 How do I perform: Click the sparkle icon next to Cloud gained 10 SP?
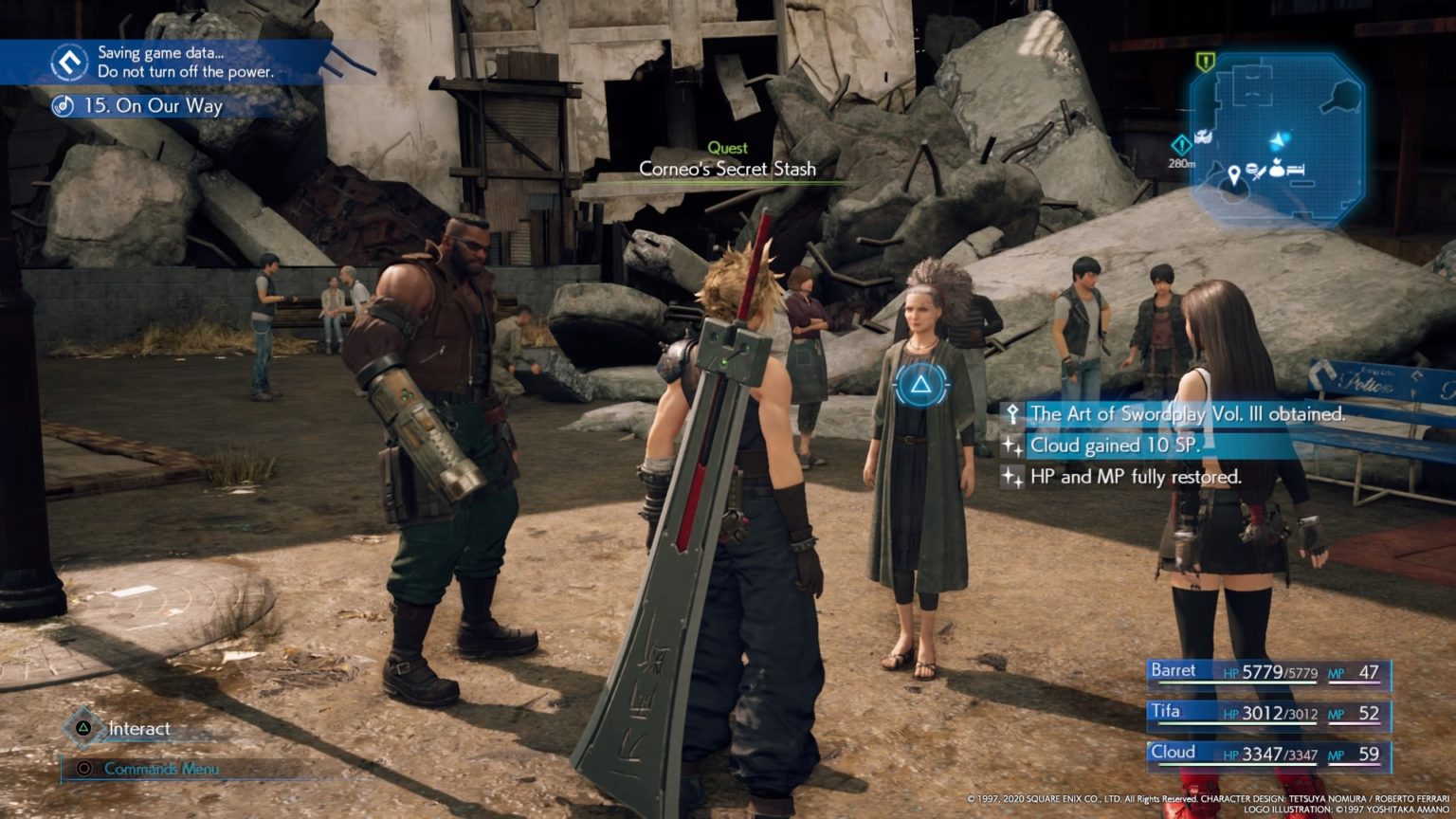[1013, 445]
